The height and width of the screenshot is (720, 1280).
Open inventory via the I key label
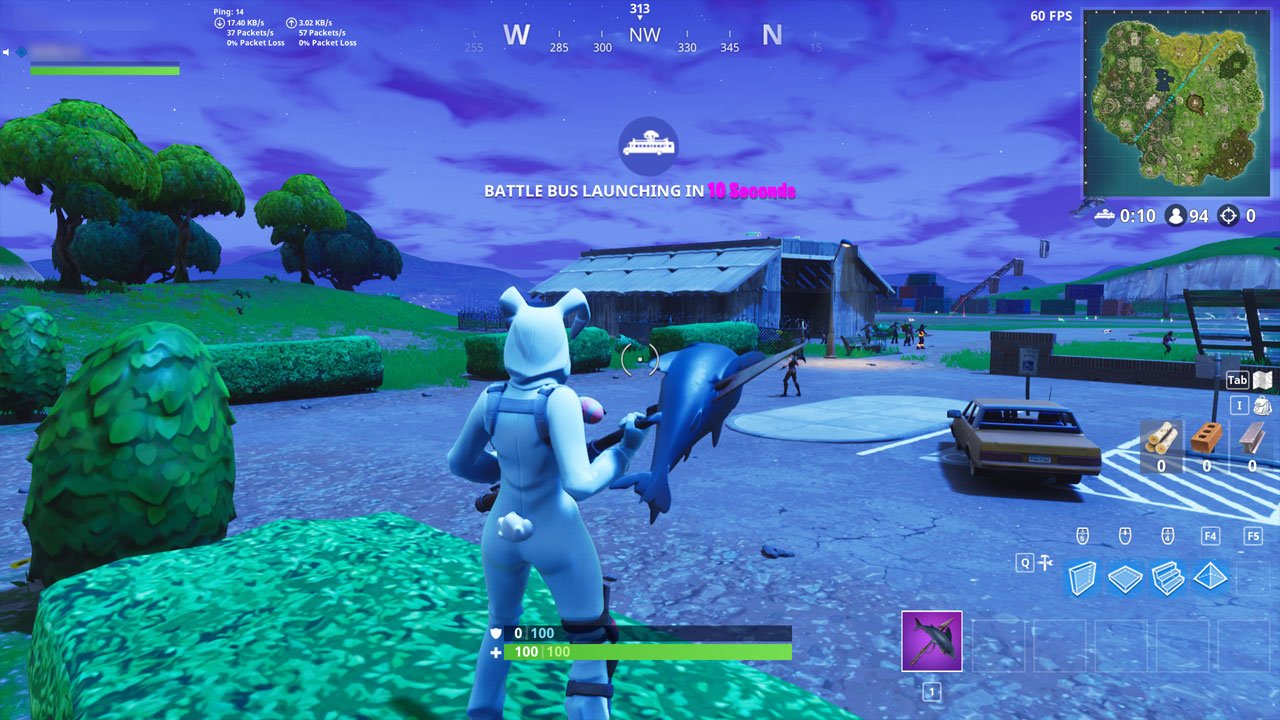pyautogui.click(x=1238, y=406)
